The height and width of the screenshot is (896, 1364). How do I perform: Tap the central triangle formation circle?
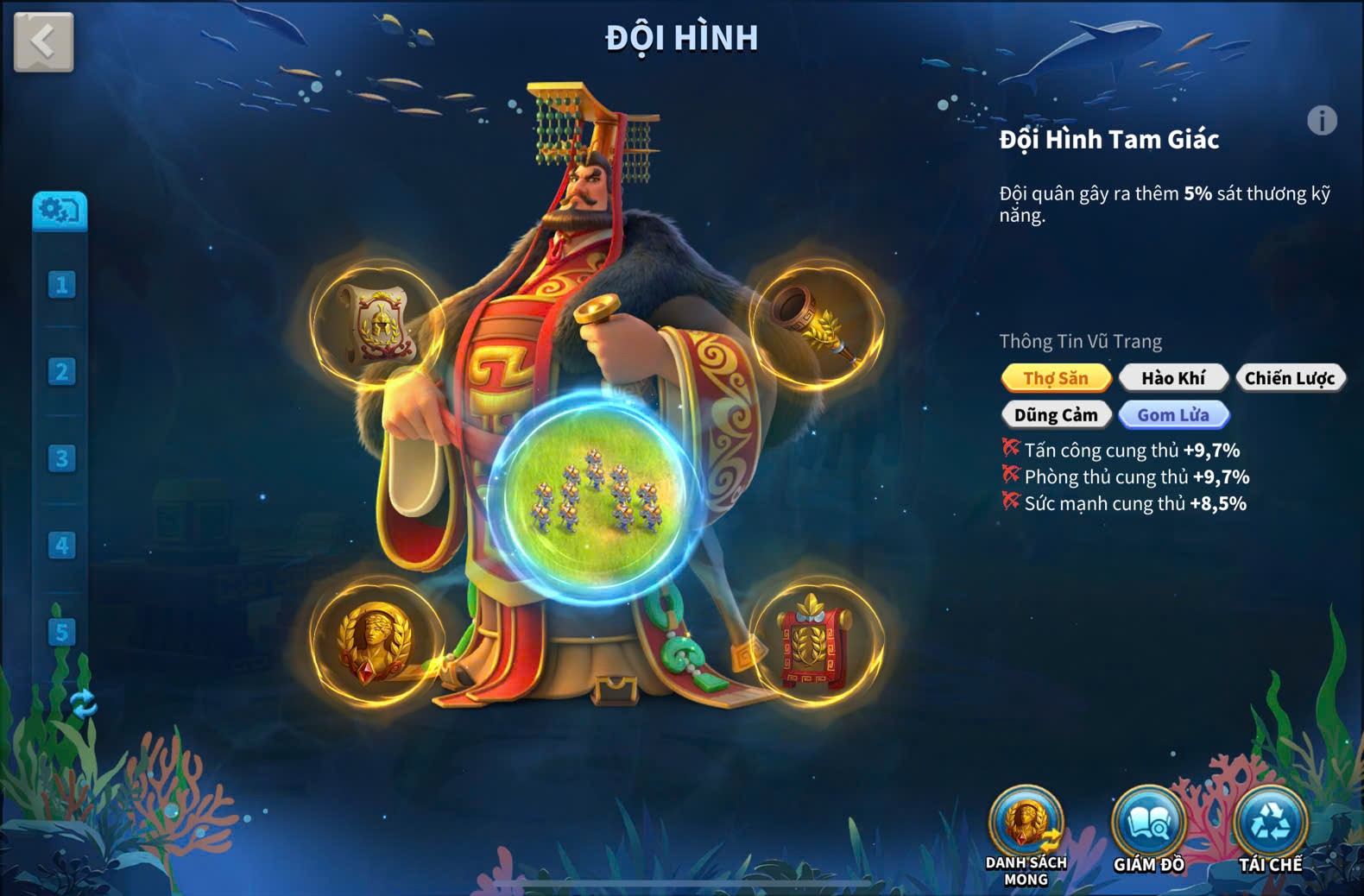(x=596, y=496)
